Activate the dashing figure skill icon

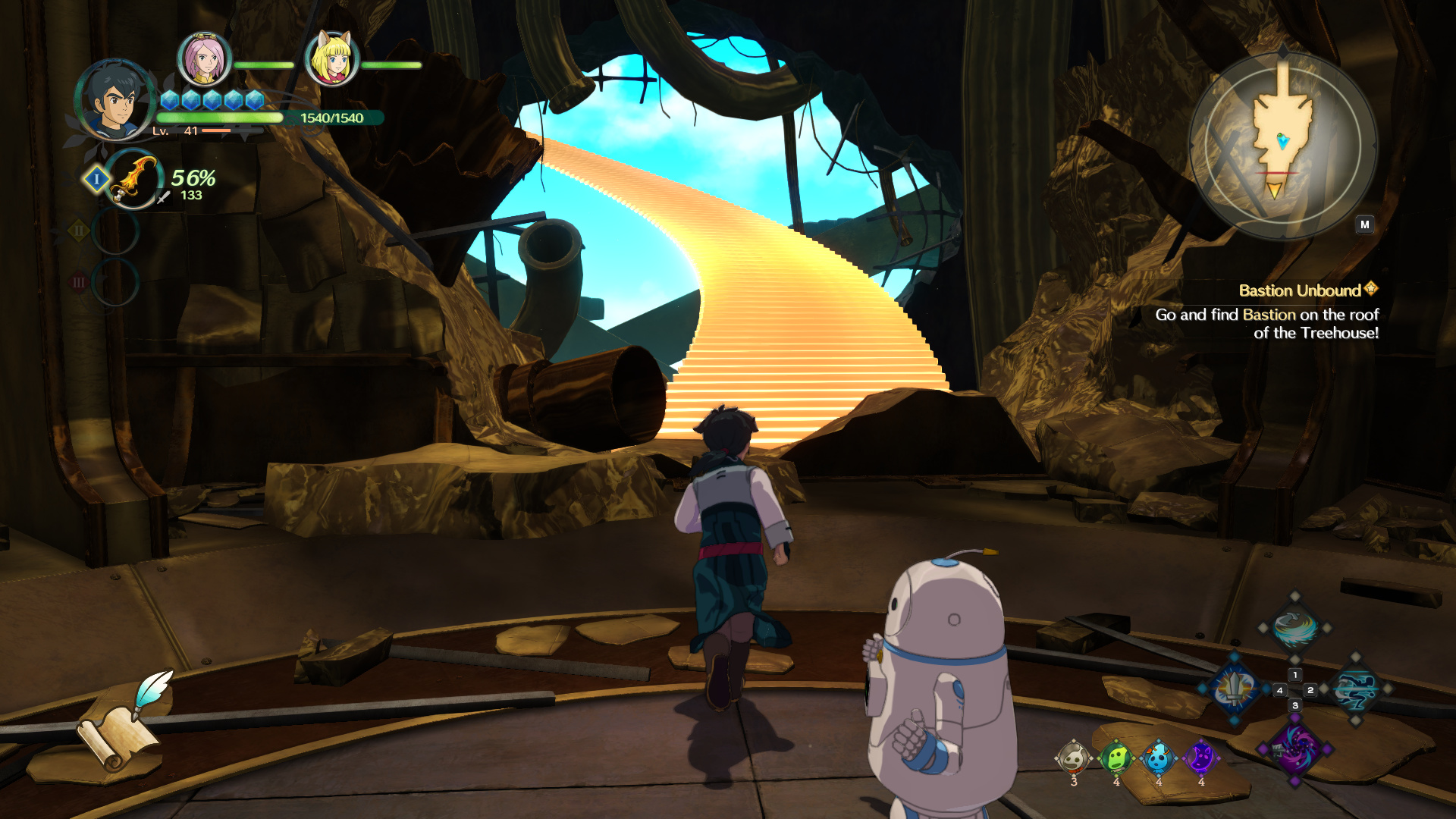click(1355, 689)
